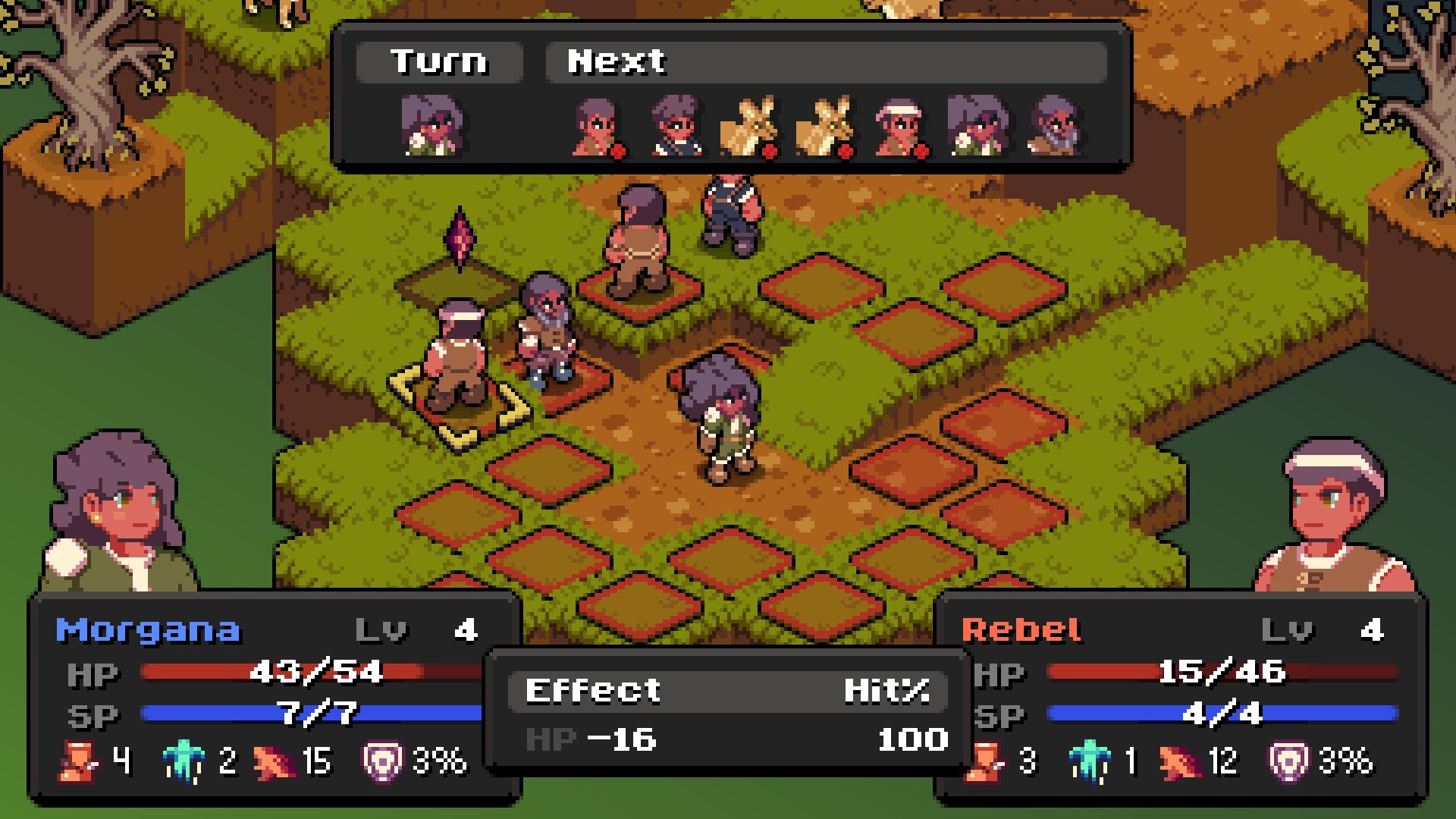
Task: Click the Rebel name label
Action: pyautogui.click(x=1024, y=628)
